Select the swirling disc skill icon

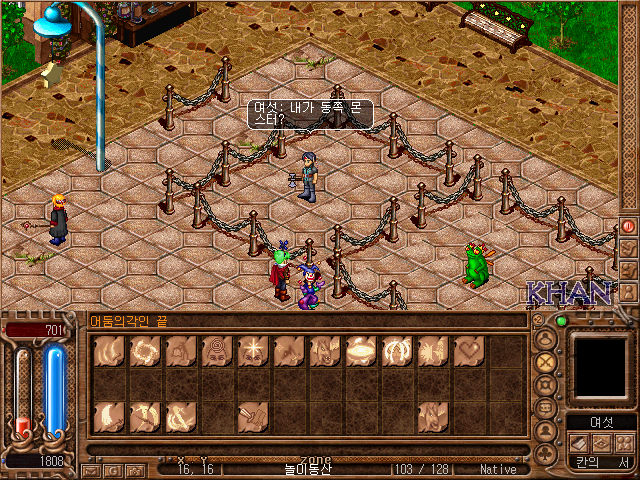[360, 350]
